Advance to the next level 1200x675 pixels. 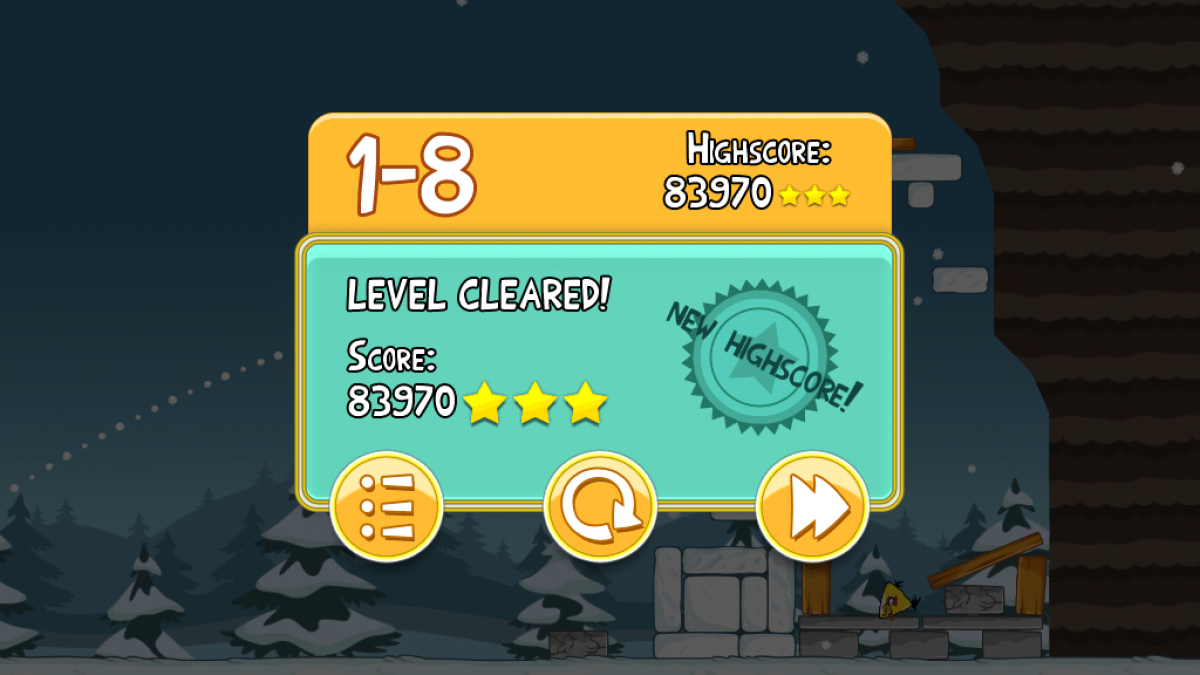point(812,508)
